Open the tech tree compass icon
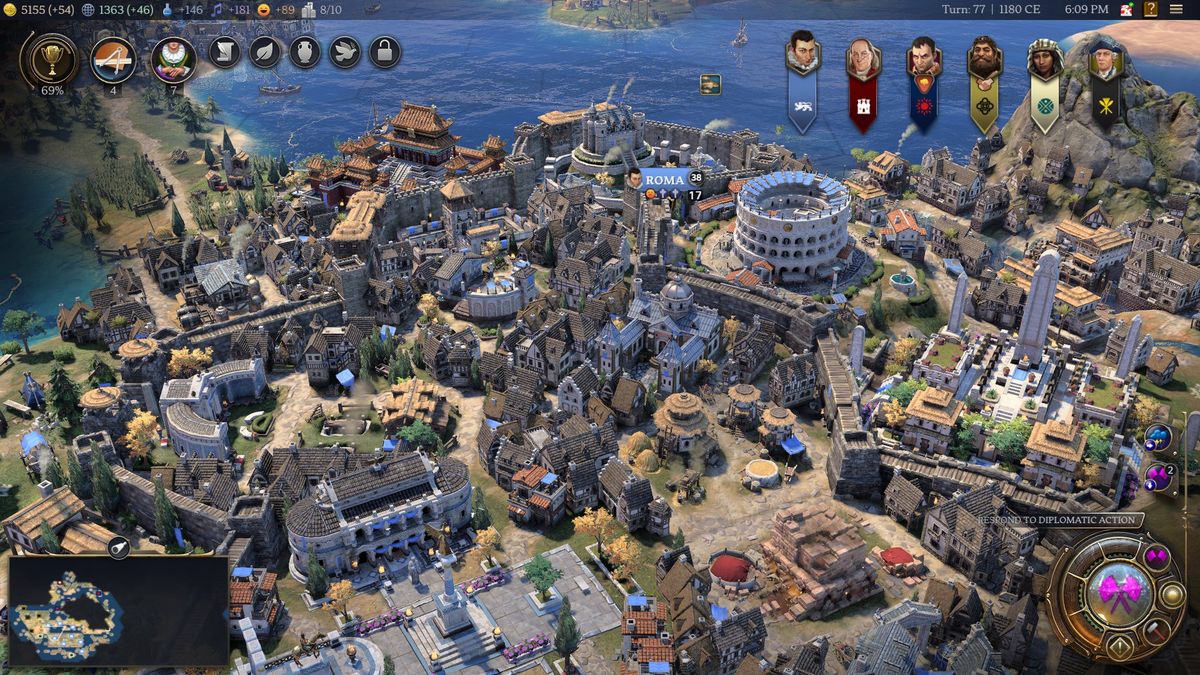The image size is (1200, 675). tap(113, 59)
